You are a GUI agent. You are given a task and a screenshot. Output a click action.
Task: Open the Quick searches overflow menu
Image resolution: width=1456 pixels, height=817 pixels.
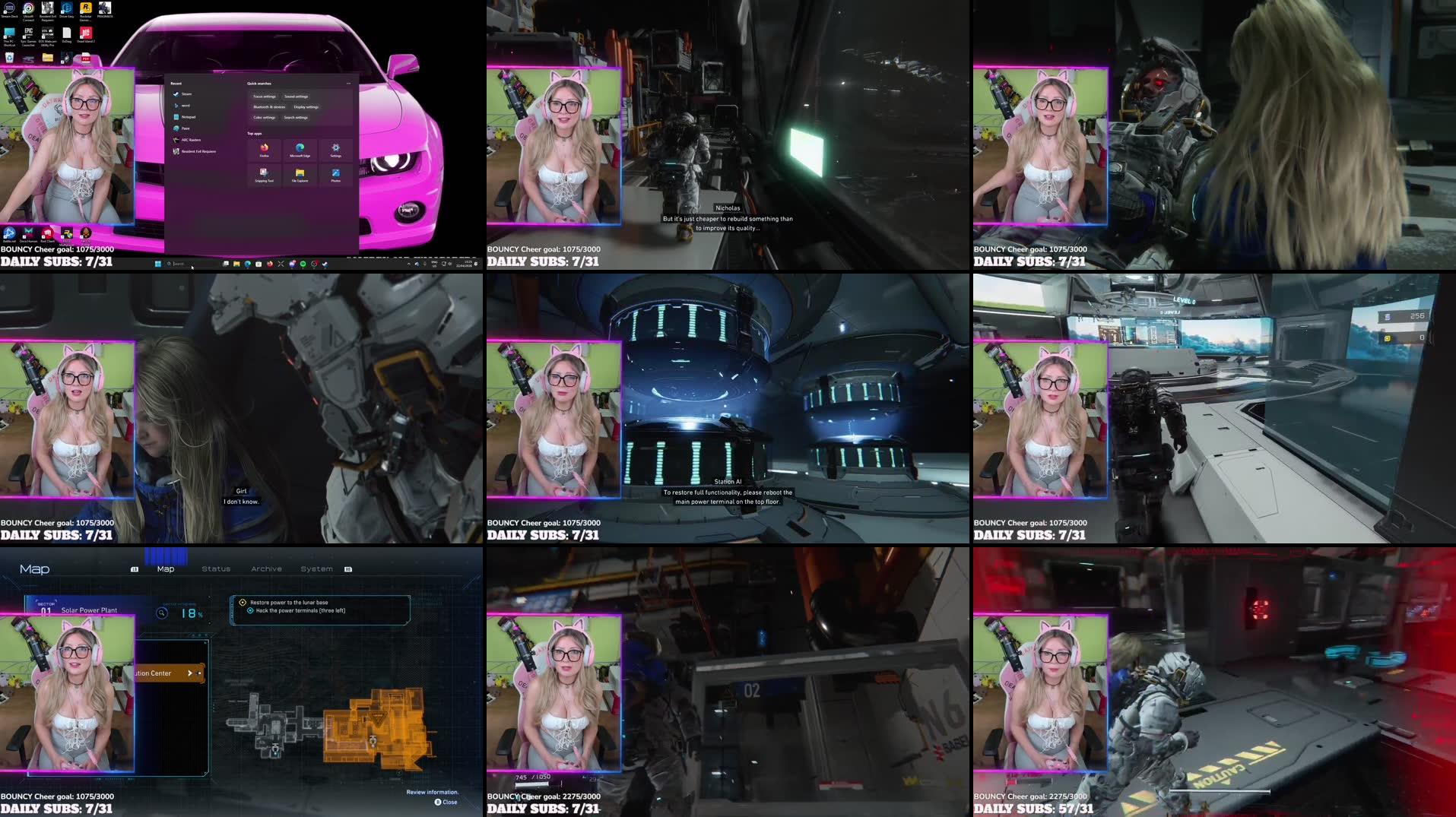pyautogui.click(x=348, y=84)
